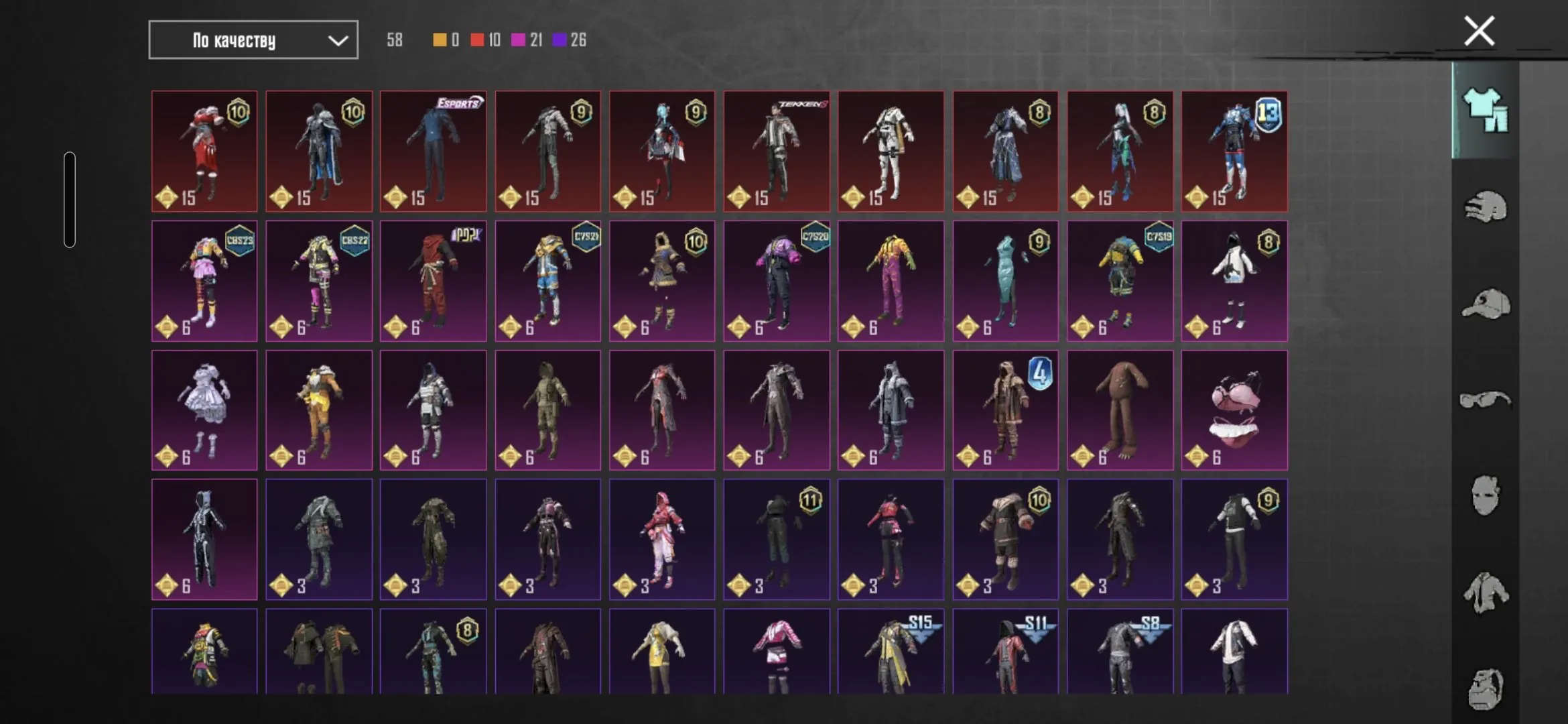The height and width of the screenshot is (724, 1568).
Task: Select the TEKKEN8 branded outfit
Action: [777, 151]
